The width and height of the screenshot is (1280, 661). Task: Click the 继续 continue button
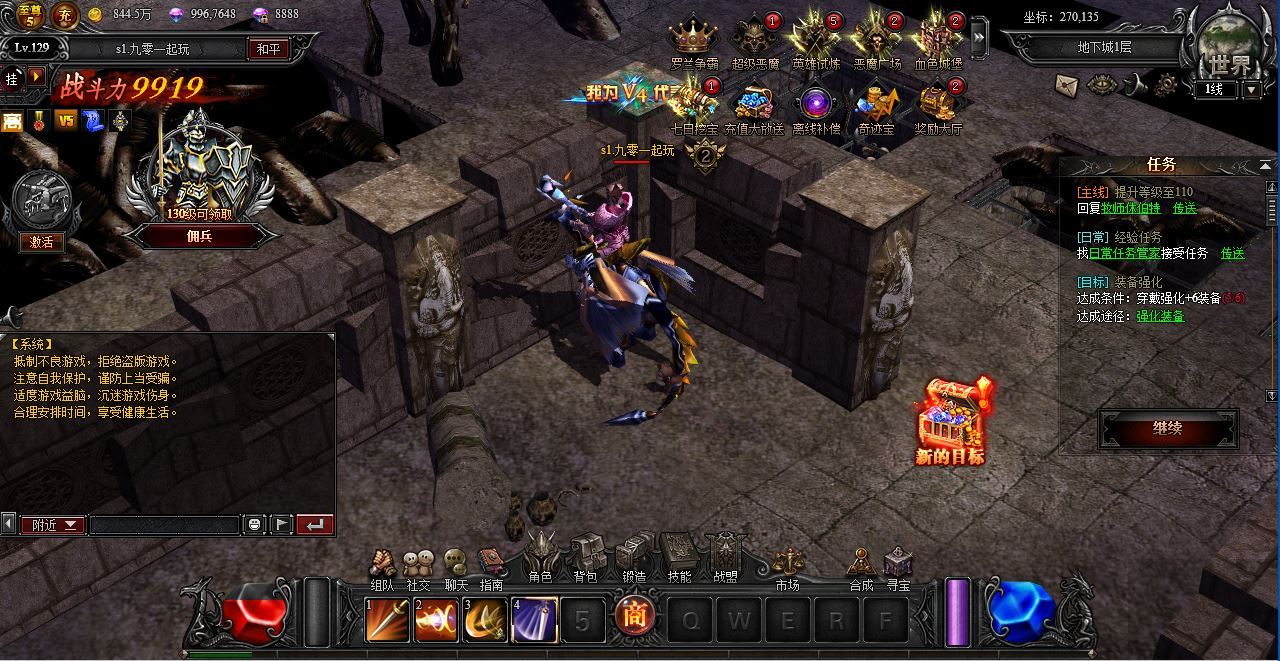[1167, 429]
